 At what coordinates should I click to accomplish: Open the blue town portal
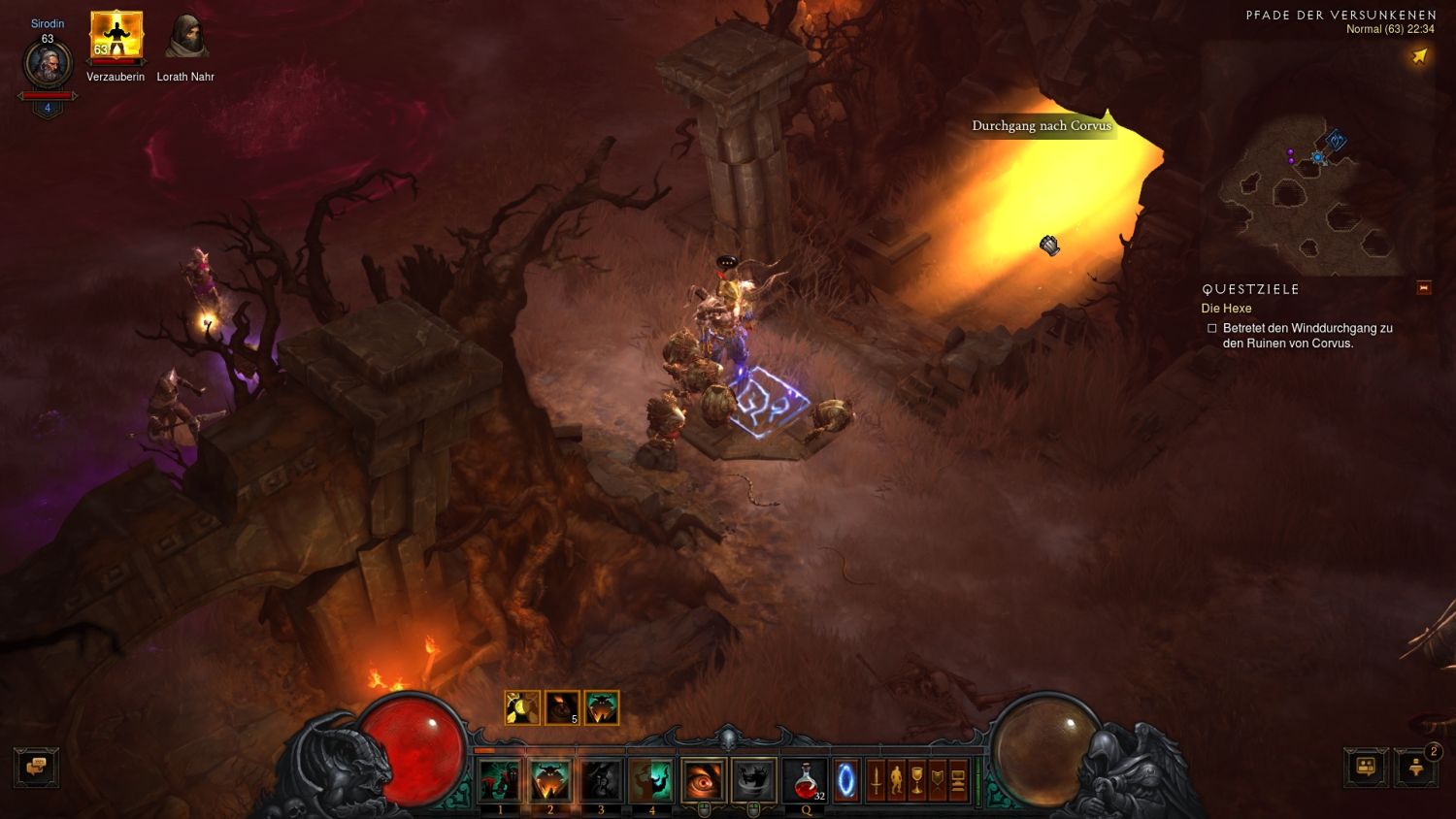coord(846,780)
